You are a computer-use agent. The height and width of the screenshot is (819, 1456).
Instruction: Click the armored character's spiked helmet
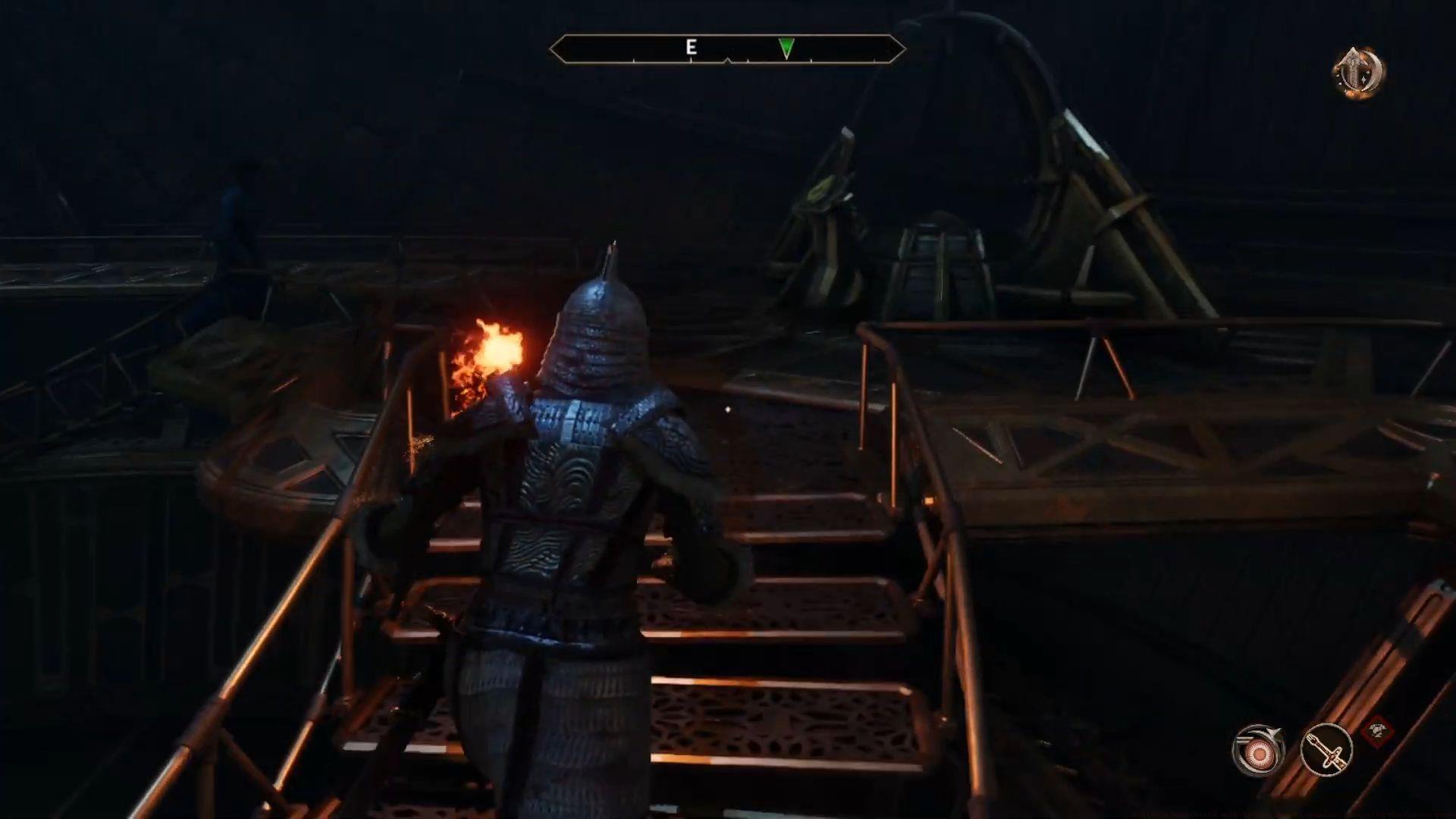(599, 318)
